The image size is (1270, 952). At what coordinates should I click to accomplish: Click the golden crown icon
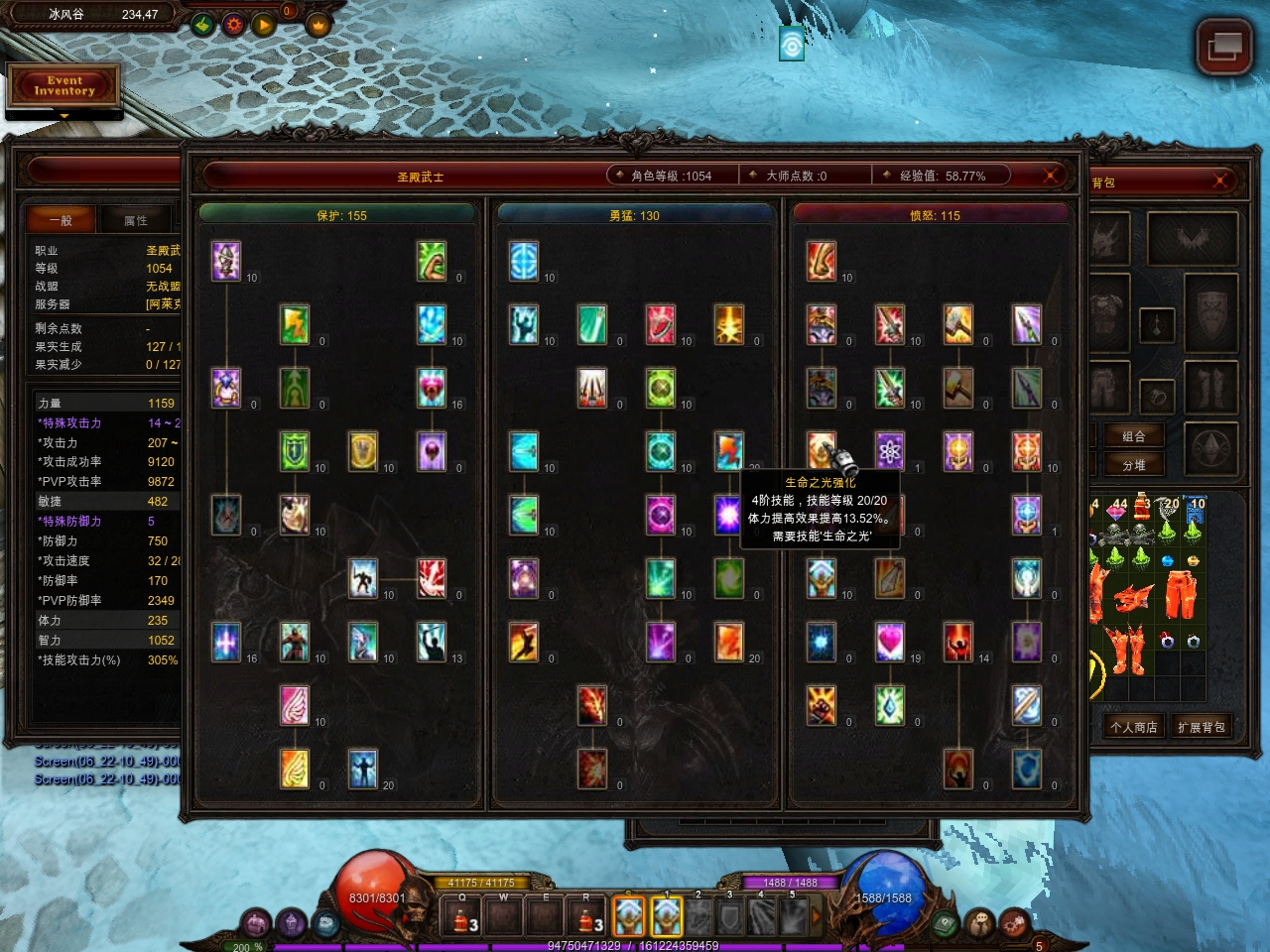(x=317, y=24)
